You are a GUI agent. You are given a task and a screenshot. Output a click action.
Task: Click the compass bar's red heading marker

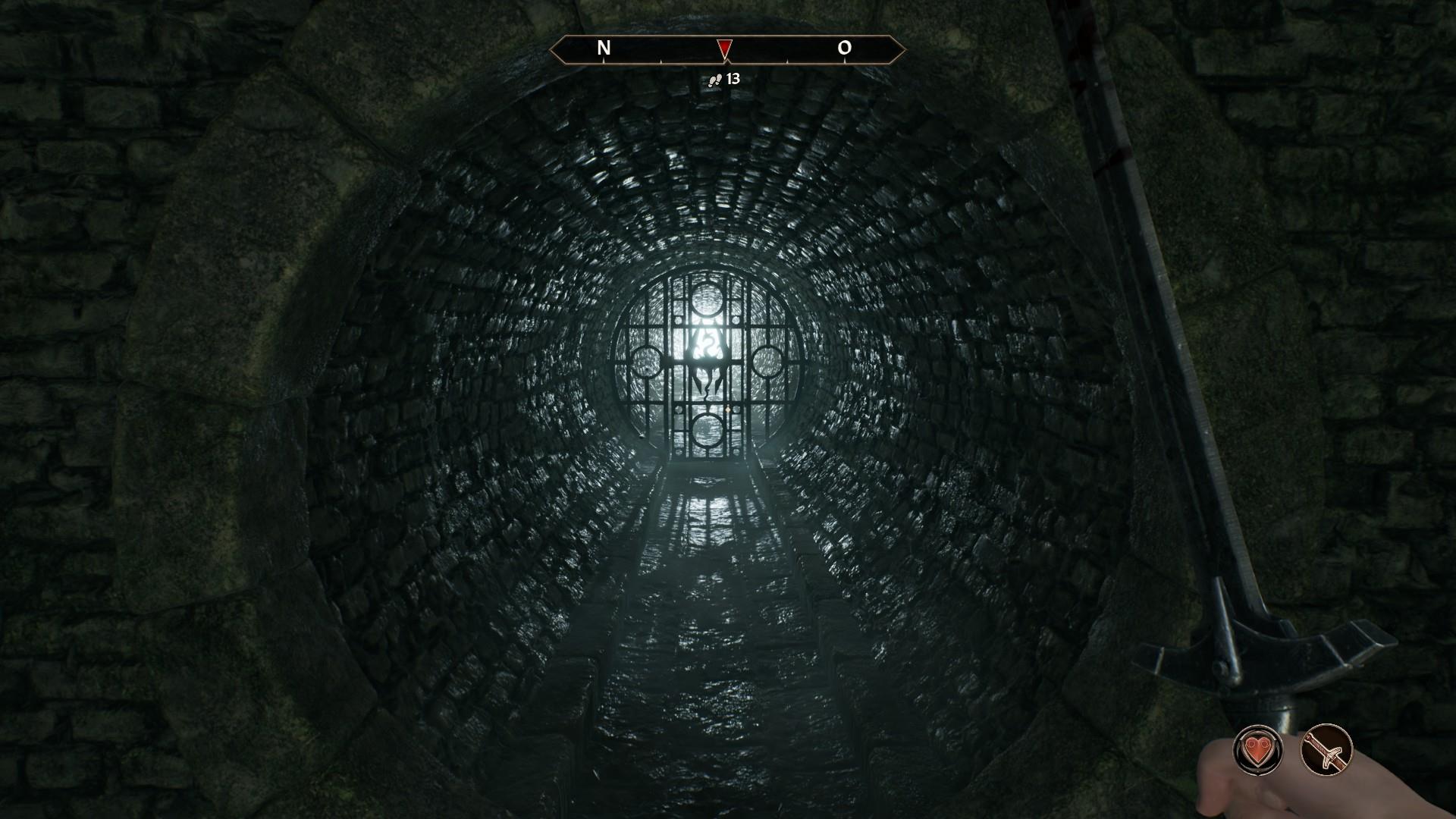[x=724, y=49]
